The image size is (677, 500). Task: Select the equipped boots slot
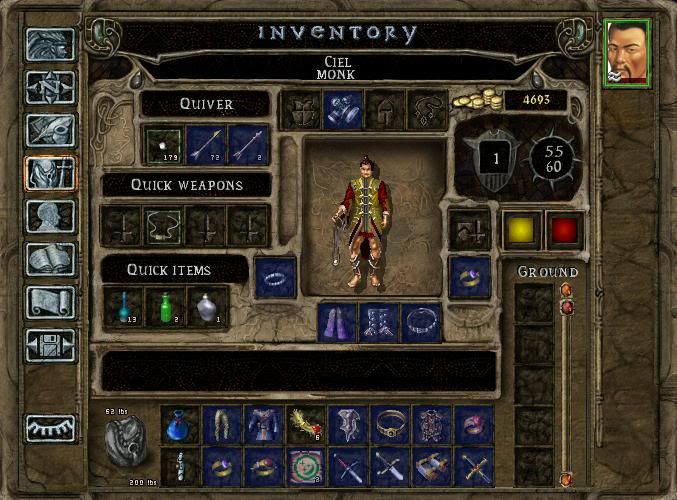coord(380,322)
